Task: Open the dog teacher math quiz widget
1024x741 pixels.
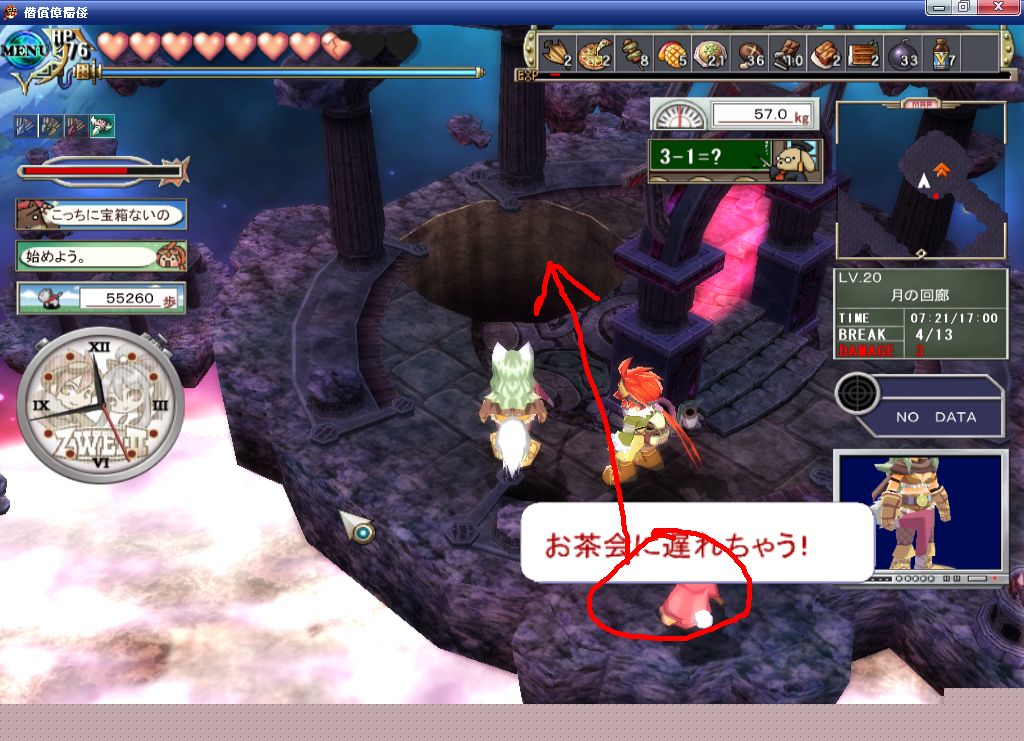Action: coord(734,160)
